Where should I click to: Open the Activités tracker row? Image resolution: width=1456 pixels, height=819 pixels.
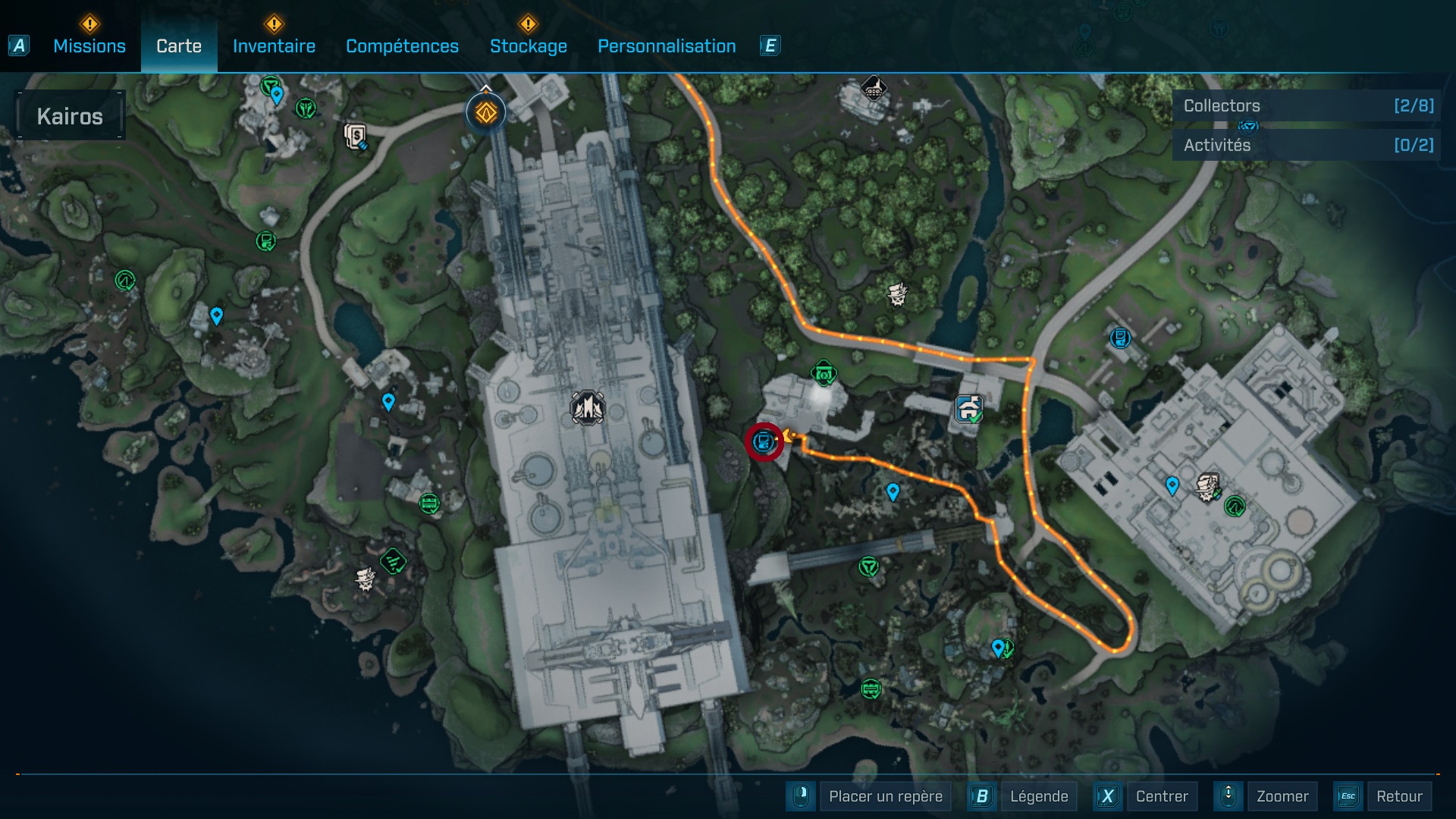(1306, 145)
